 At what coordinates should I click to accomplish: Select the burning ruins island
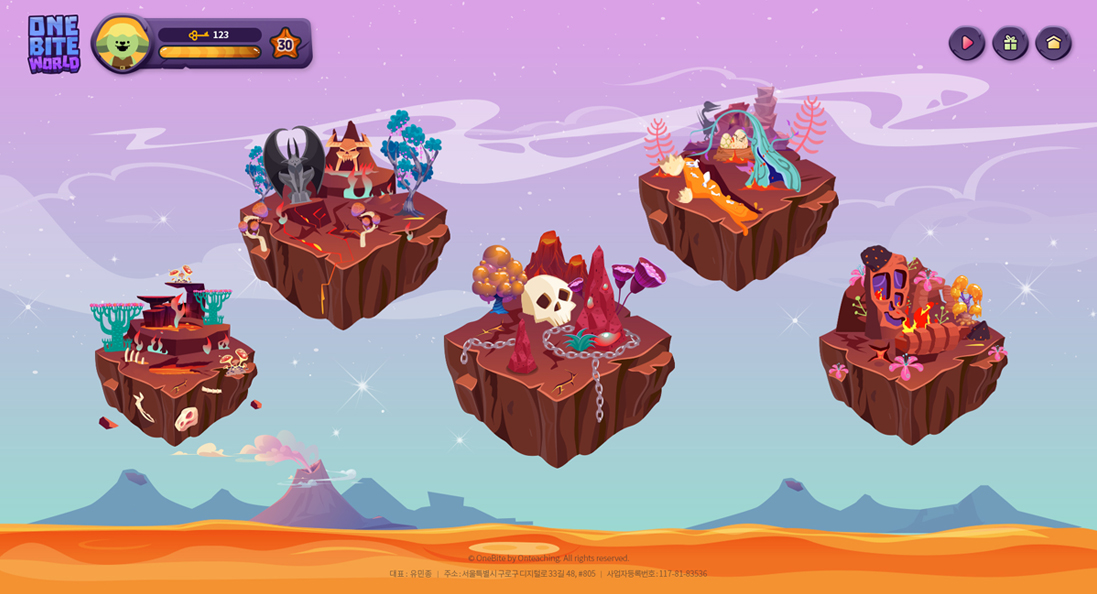click(912, 350)
